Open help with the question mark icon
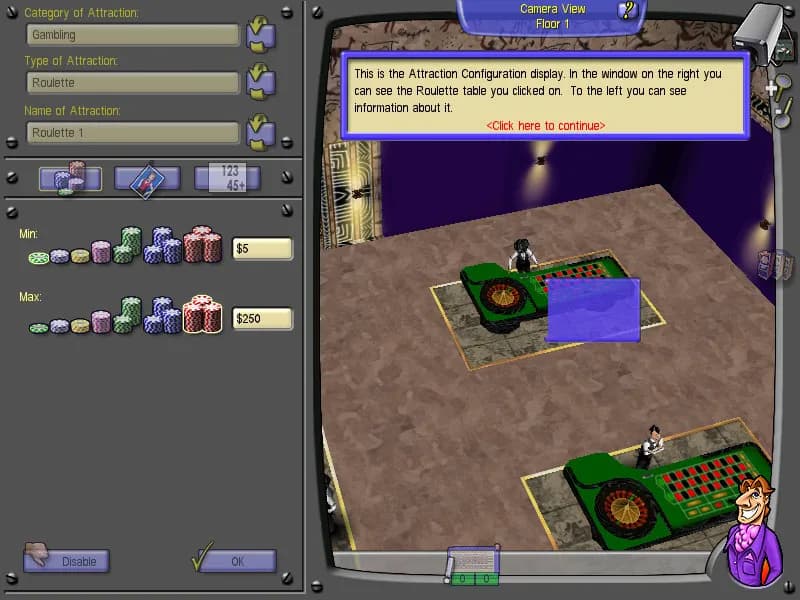The height and width of the screenshot is (600, 800). pos(628,11)
